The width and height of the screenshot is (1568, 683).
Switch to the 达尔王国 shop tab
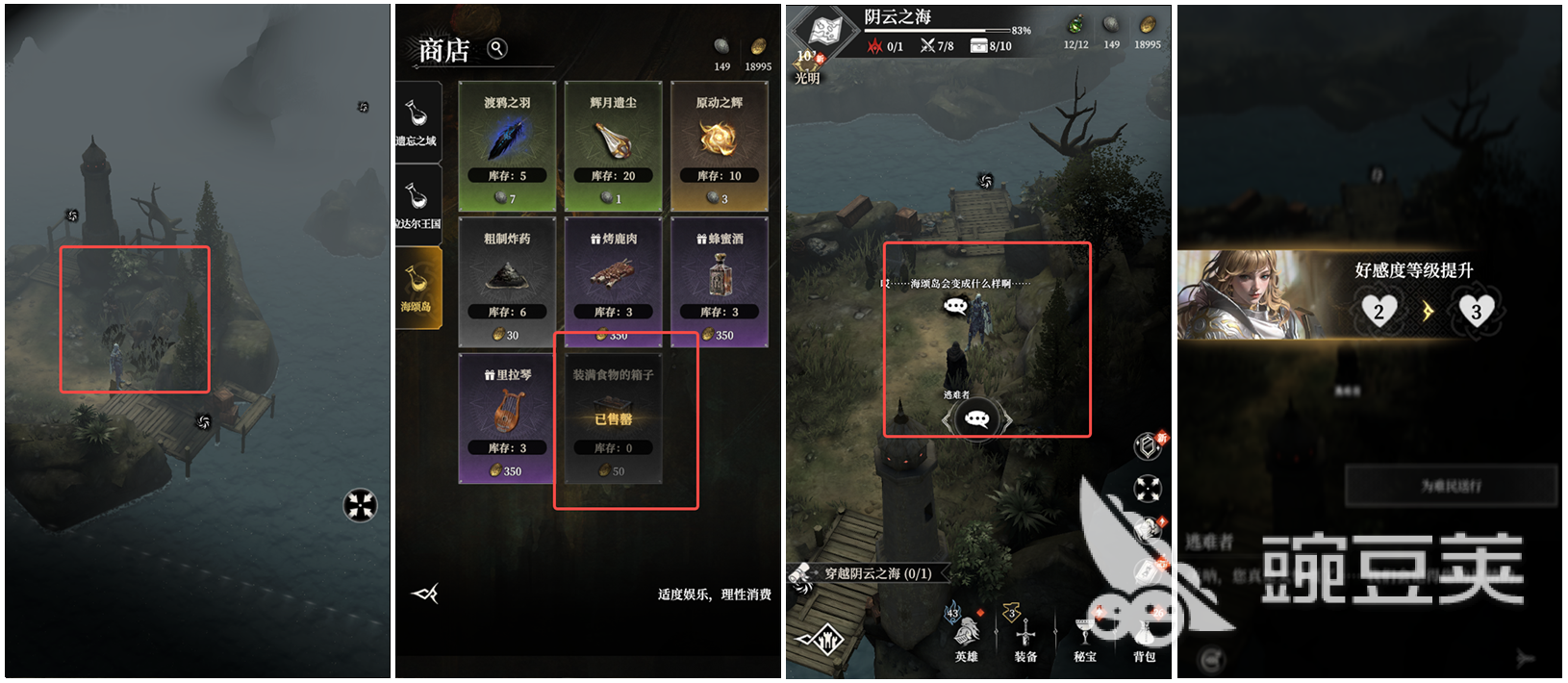(417, 203)
